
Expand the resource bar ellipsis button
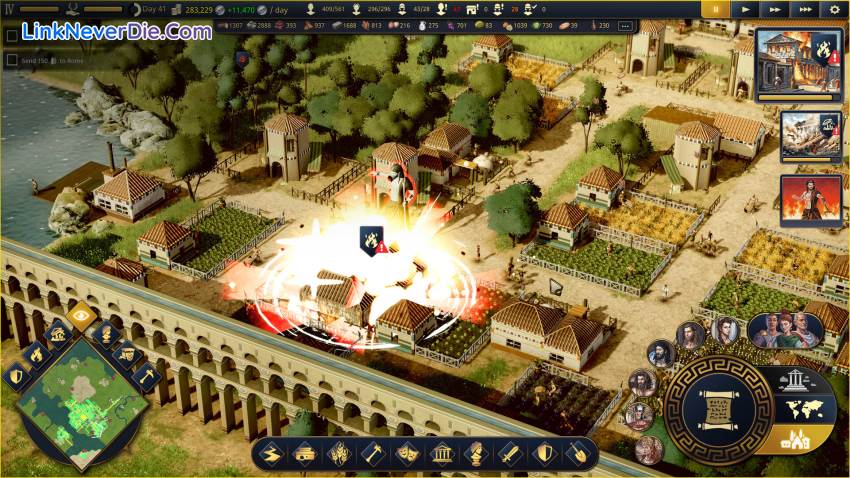tap(626, 26)
